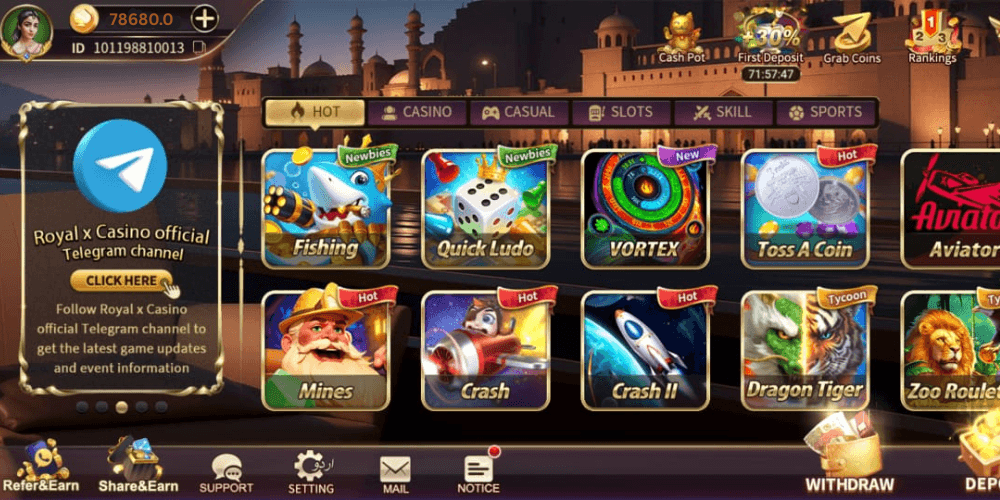Click the Telegram CLICK HERE button
Viewport: 1000px width, 500px height.
pos(121,281)
